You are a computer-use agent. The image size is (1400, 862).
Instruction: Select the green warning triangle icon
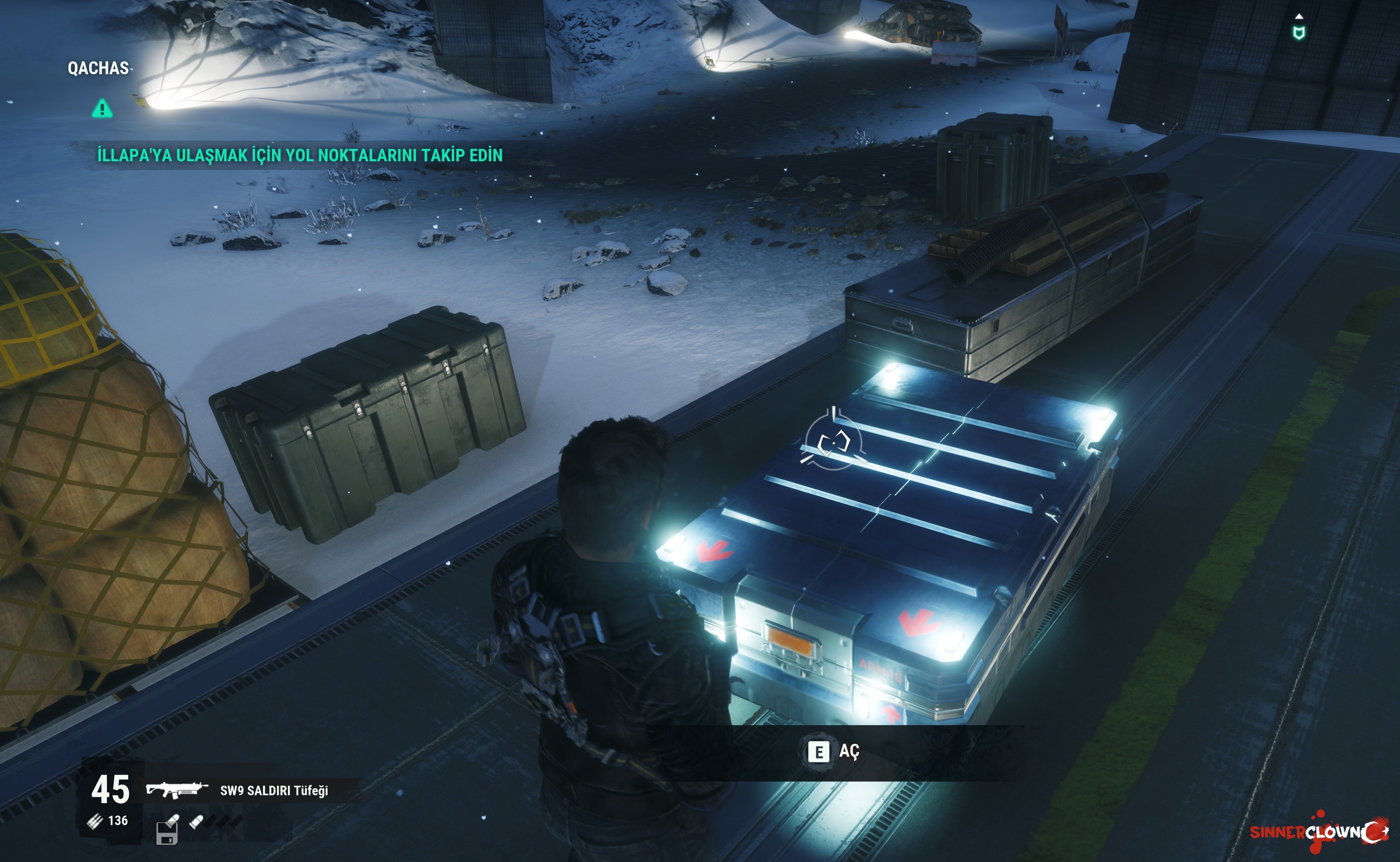pyautogui.click(x=102, y=108)
